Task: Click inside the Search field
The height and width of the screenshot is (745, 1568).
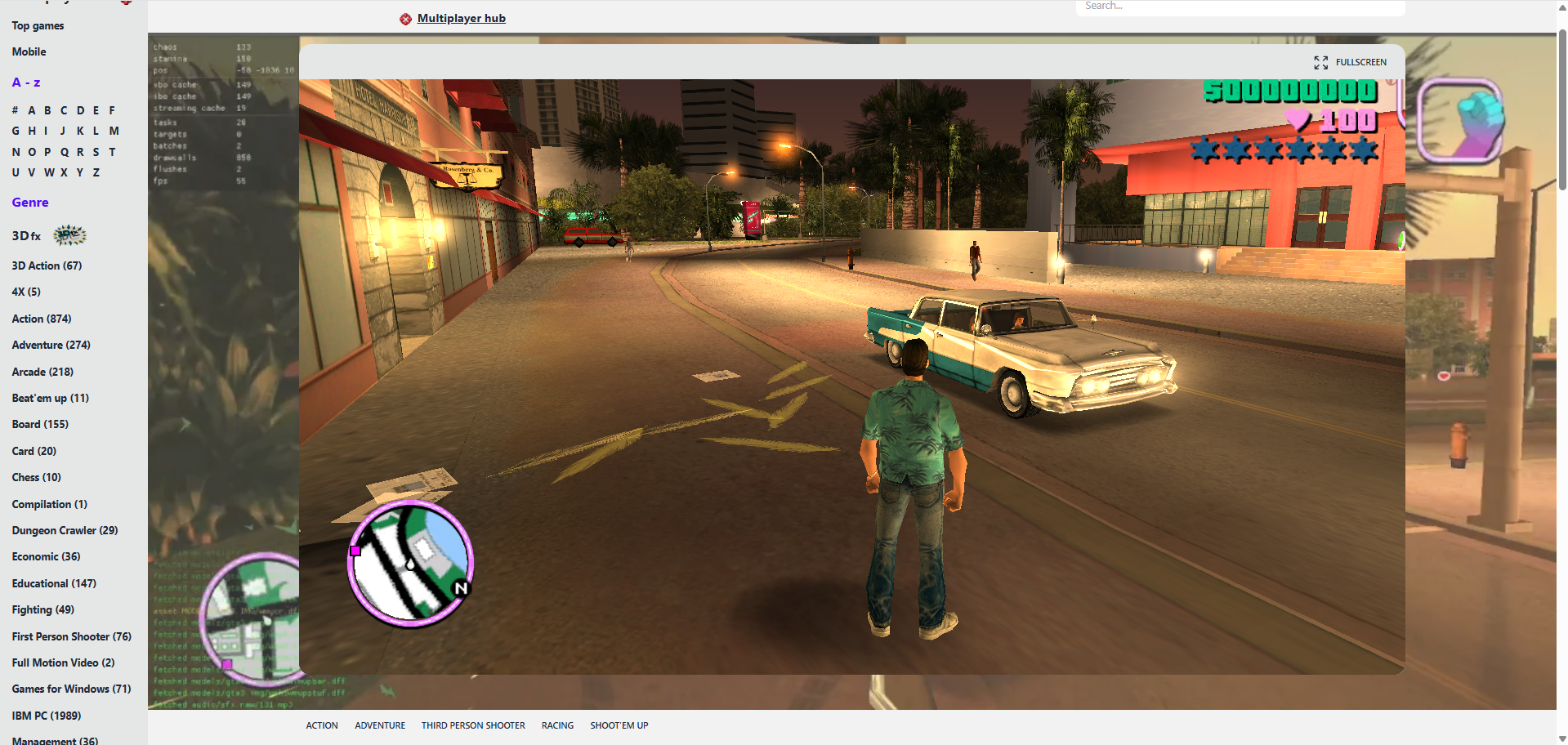Action: click(1239, 6)
